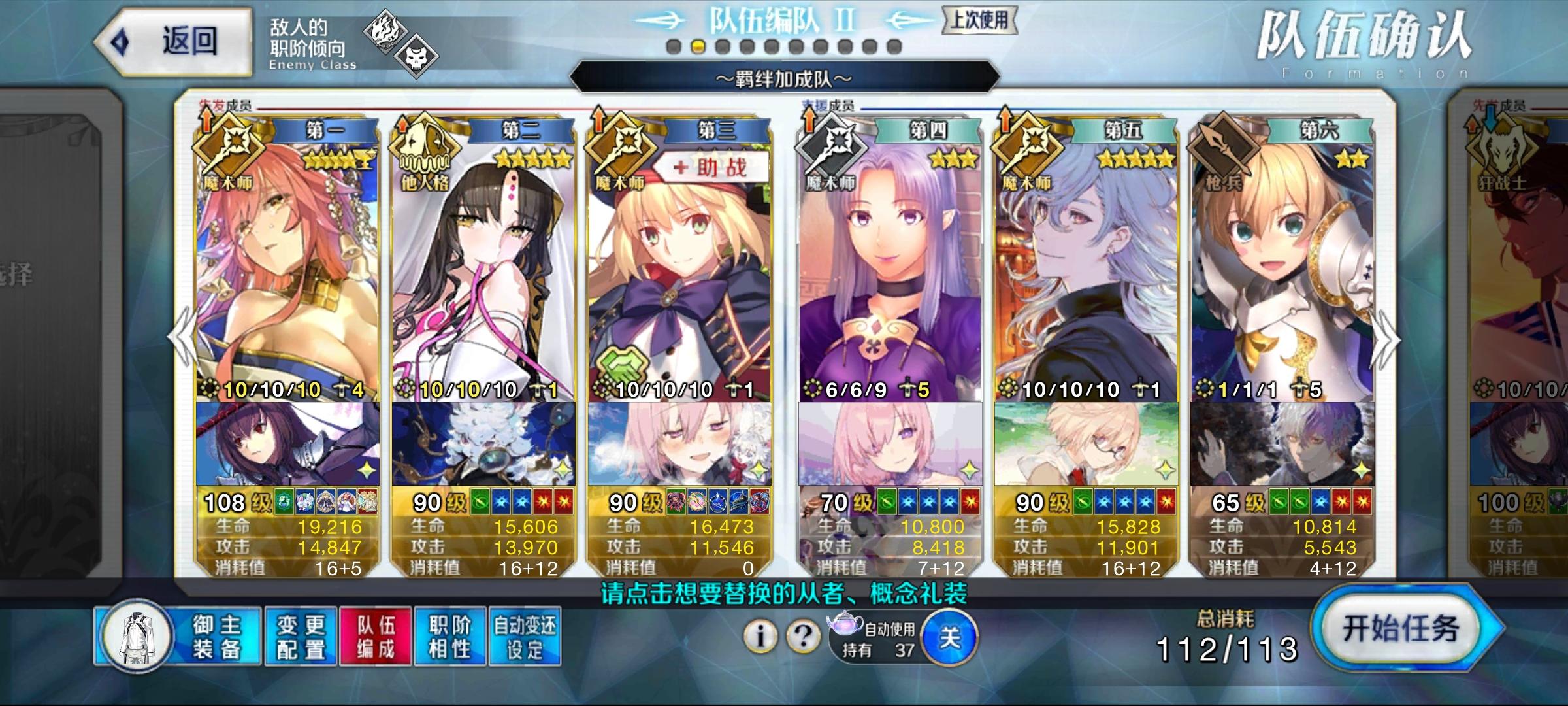
Task: Select the fifth slot silver-haired Caster
Action: [x=1086, y=275]
